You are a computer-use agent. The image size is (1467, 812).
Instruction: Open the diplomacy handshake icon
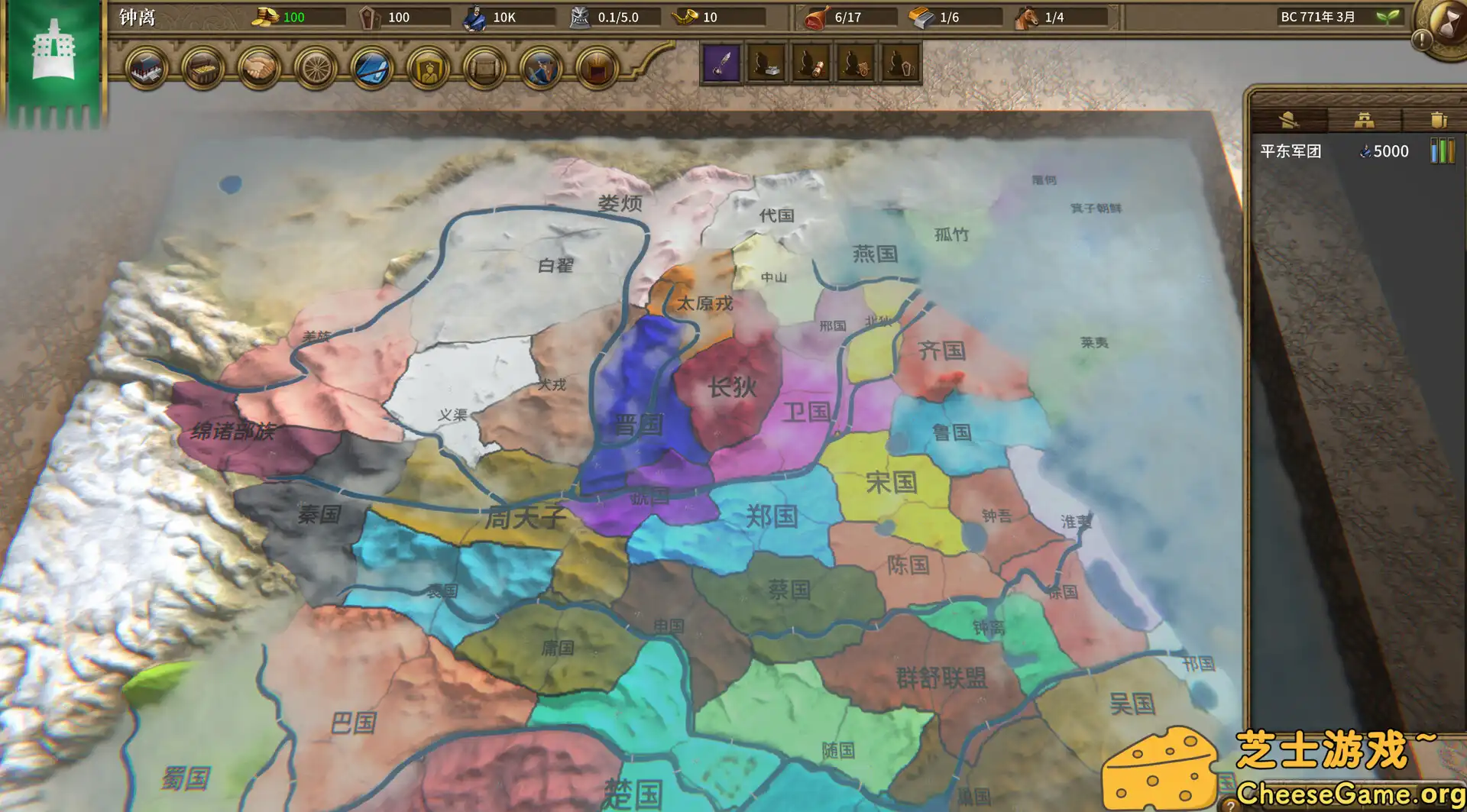(259, 68)
